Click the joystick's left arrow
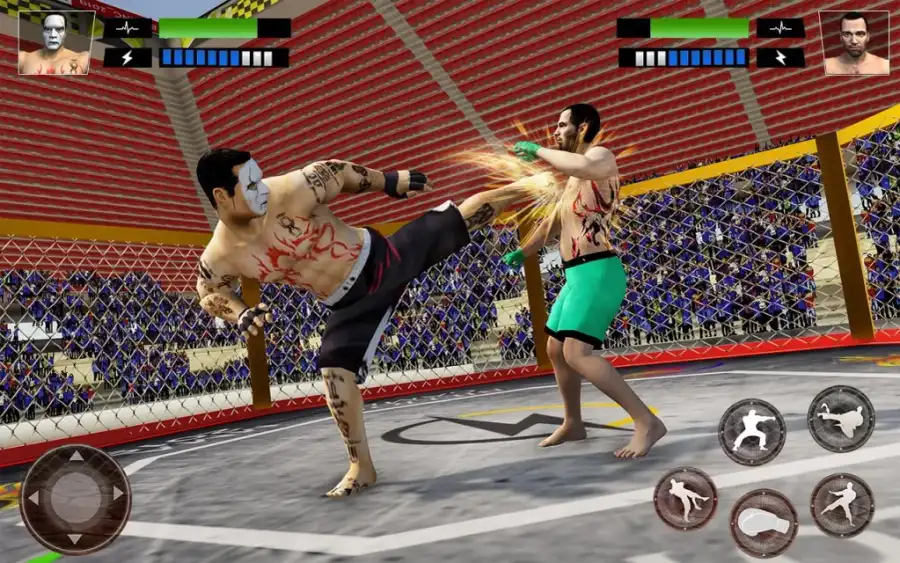 pos(32,496)
